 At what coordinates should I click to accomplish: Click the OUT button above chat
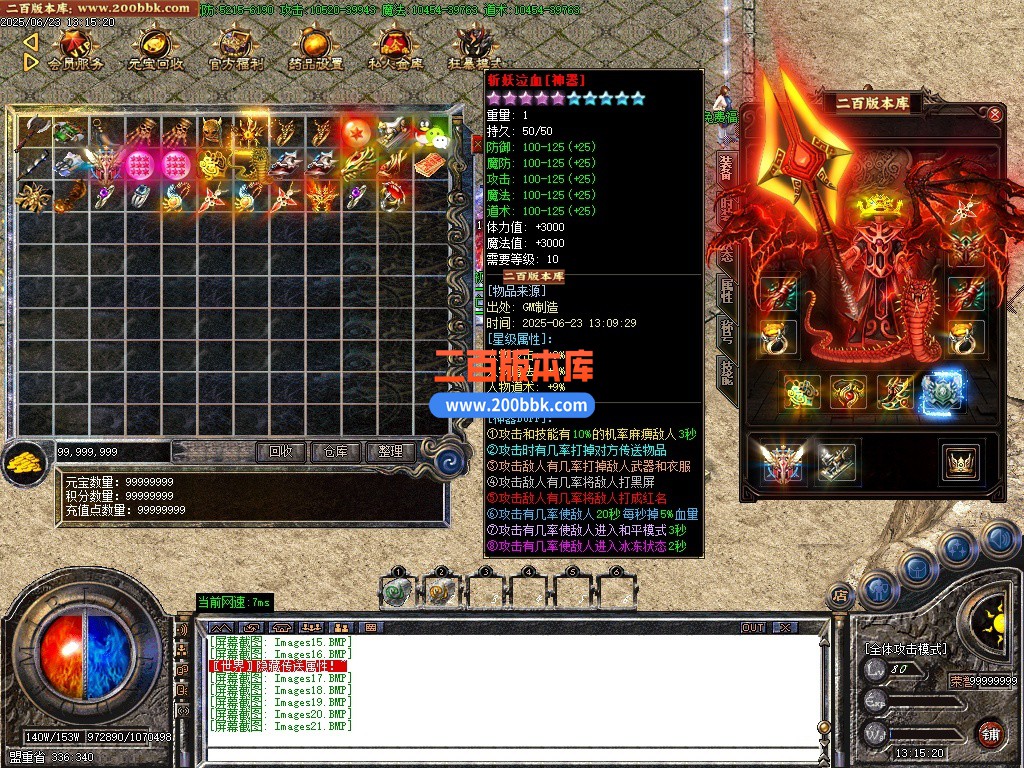click(x=753, y=627)
